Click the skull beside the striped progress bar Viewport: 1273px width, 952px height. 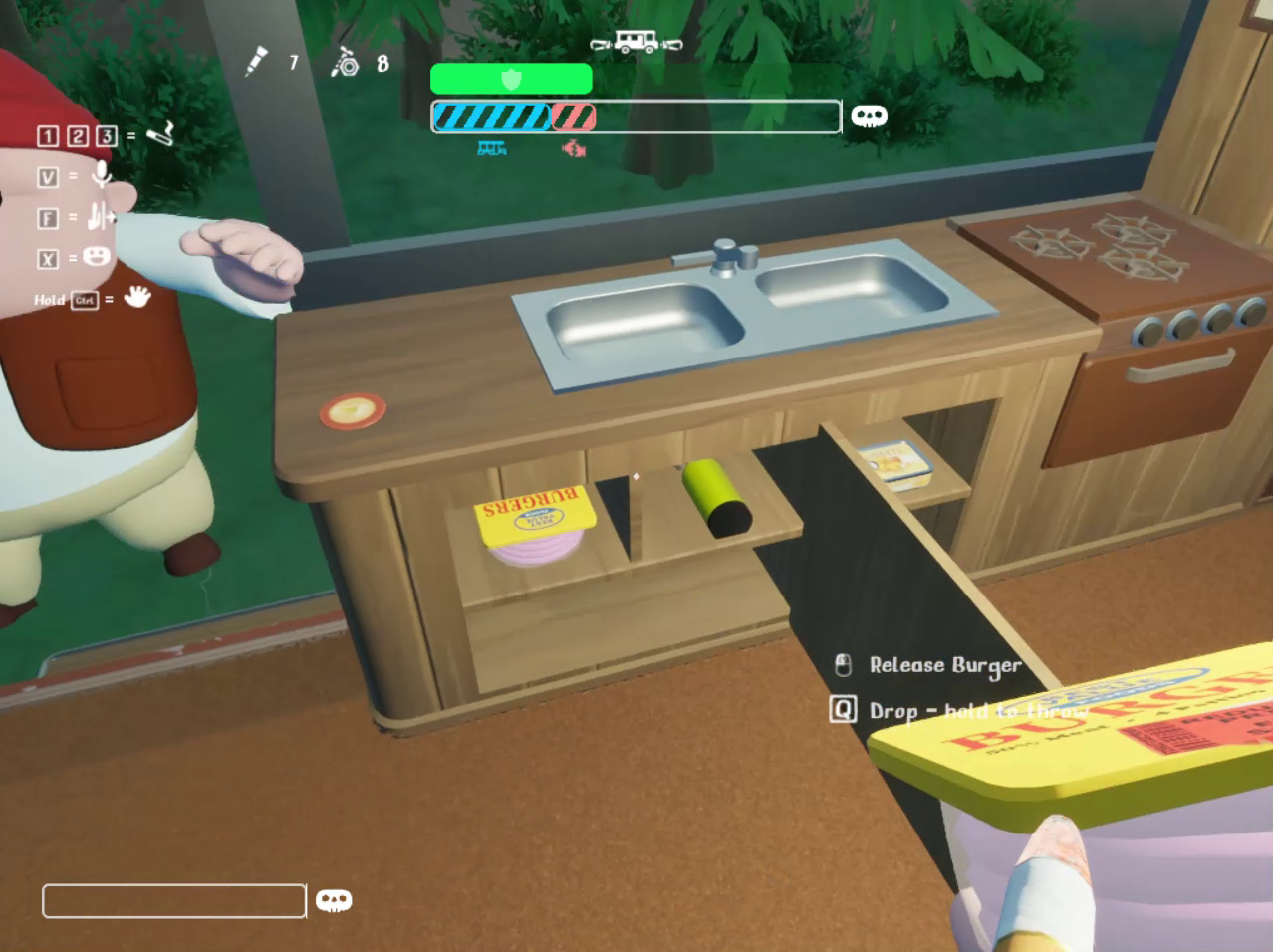(869, 117)
